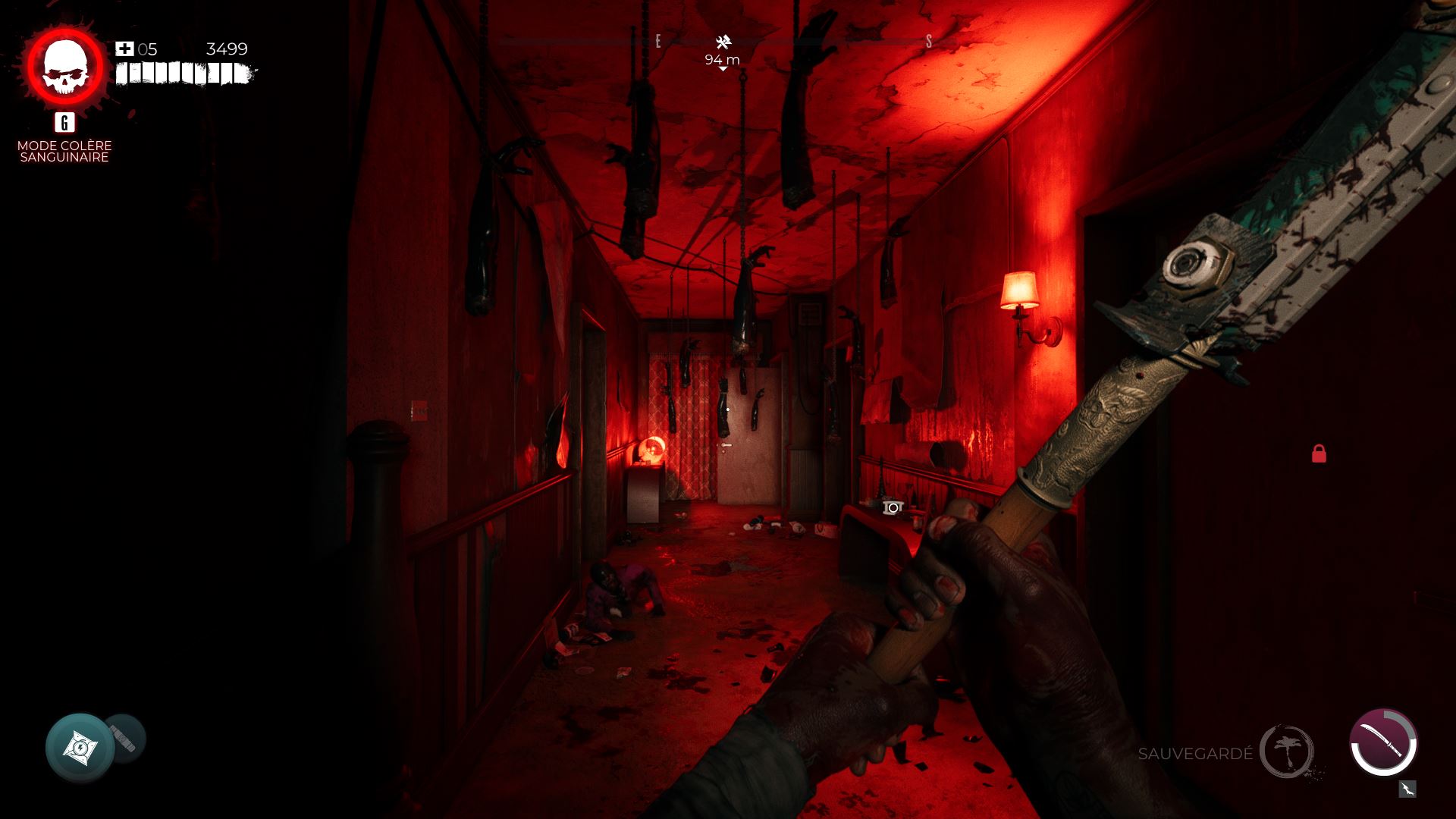Click the red padlock door marker

click(x=1319, y=453)
